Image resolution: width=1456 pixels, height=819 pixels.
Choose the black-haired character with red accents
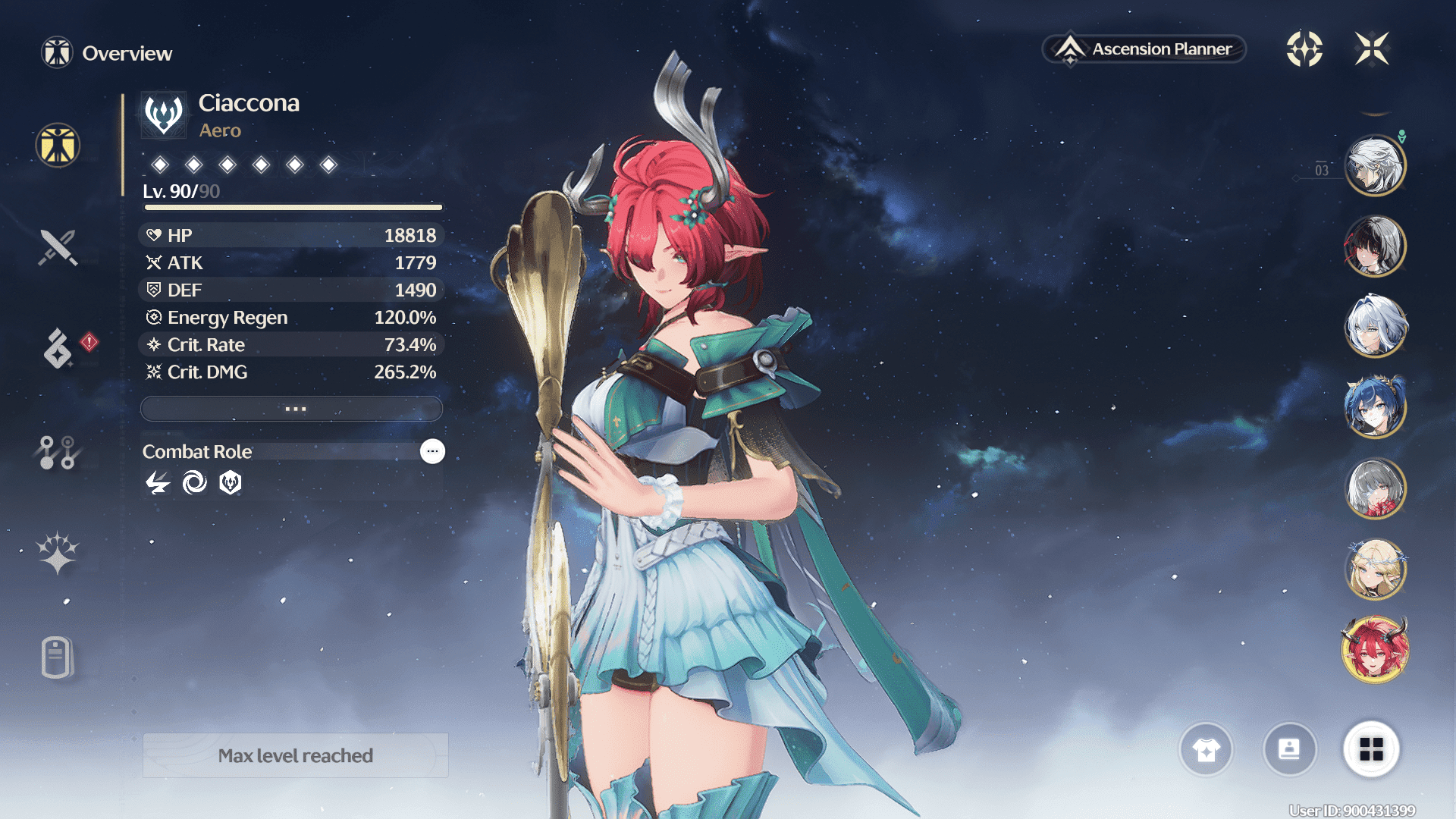[x=1375, y=246]
